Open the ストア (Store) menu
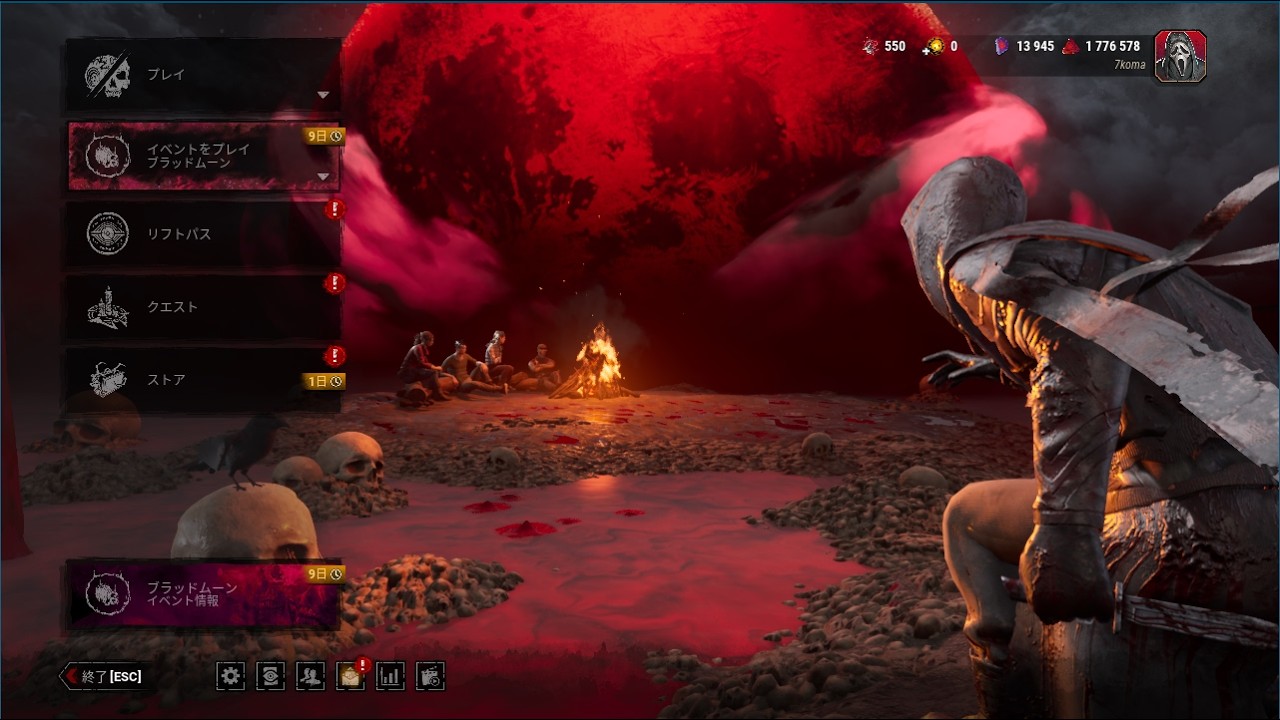The width and height of the screenshot is (1280, 720). (203, 380)
